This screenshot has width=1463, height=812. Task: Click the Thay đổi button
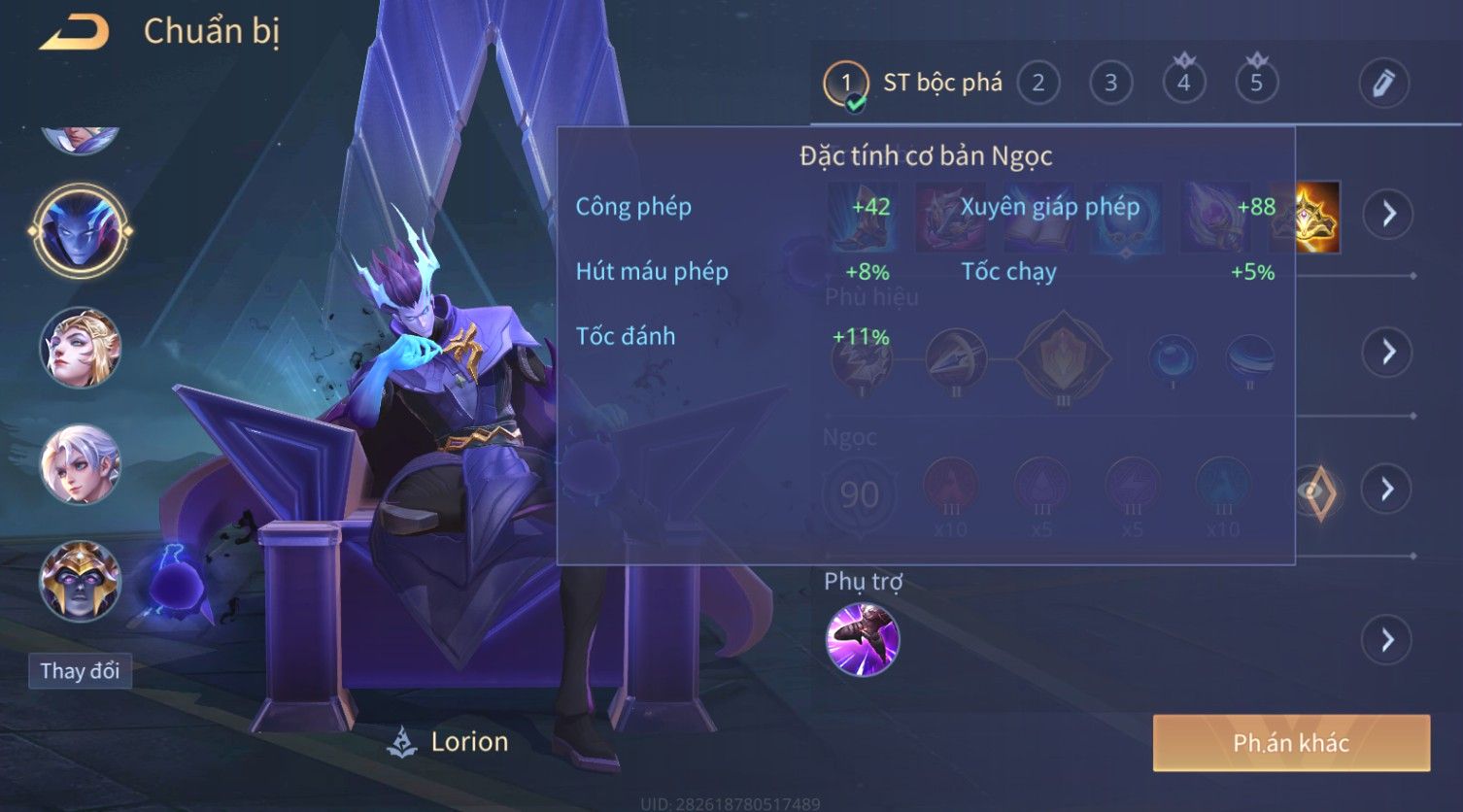pos(80,671)
